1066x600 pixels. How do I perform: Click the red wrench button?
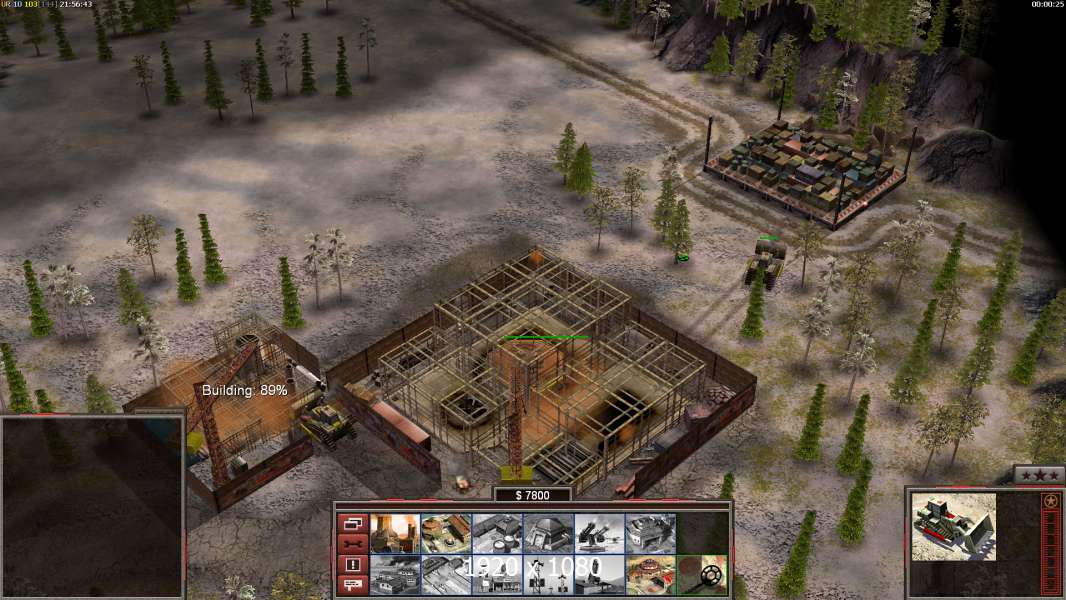353,544
